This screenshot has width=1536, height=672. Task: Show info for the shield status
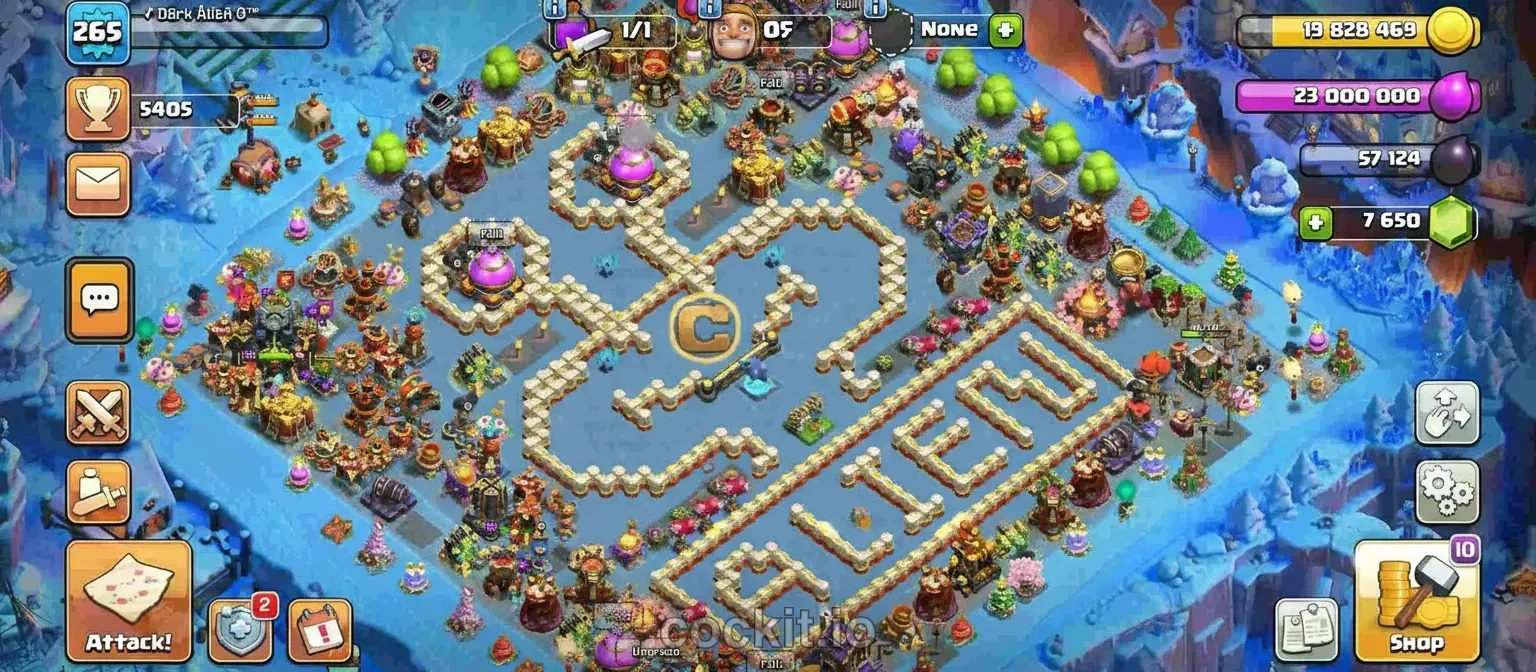875,8
